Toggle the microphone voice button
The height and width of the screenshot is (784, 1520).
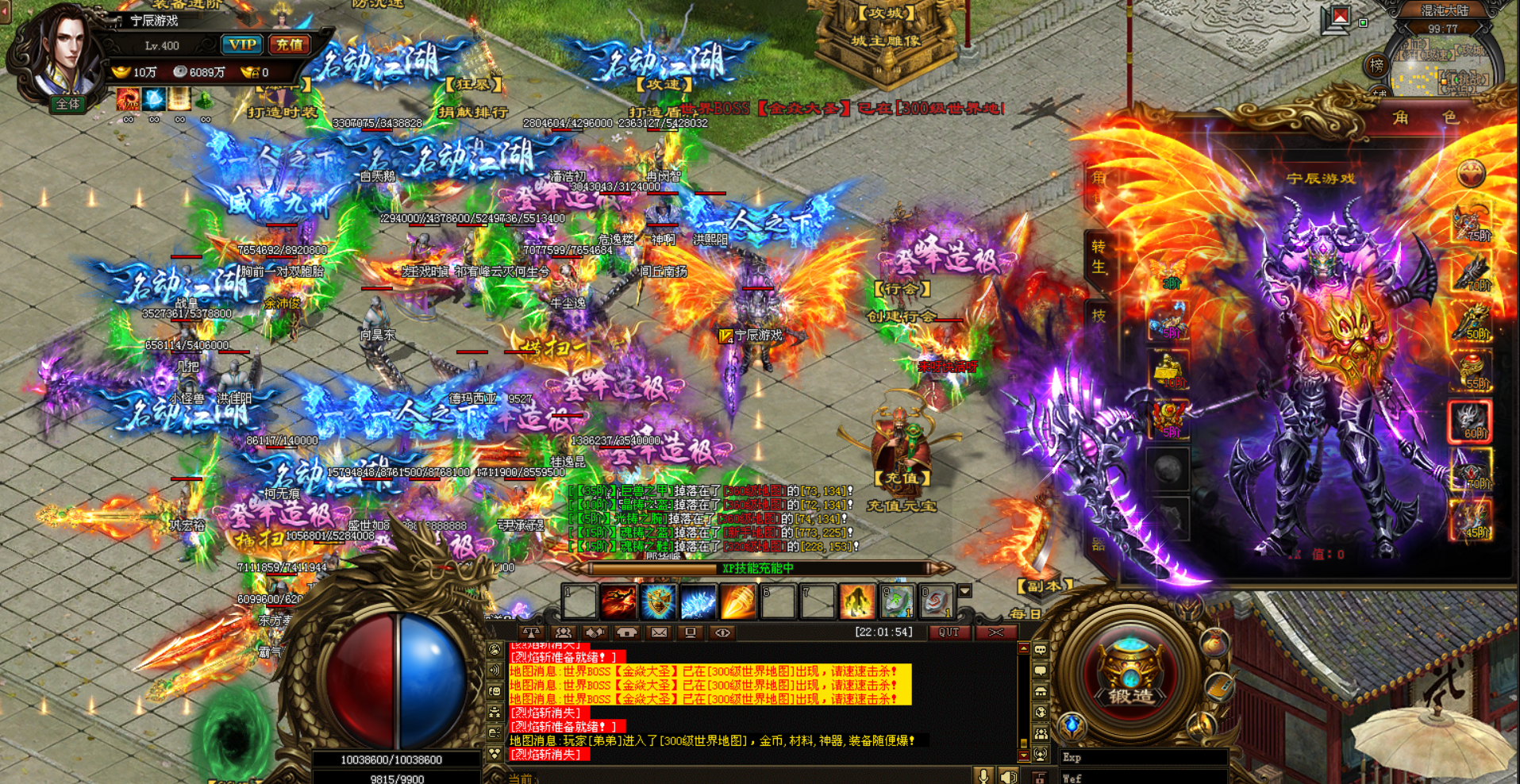(x=983, y=776)
